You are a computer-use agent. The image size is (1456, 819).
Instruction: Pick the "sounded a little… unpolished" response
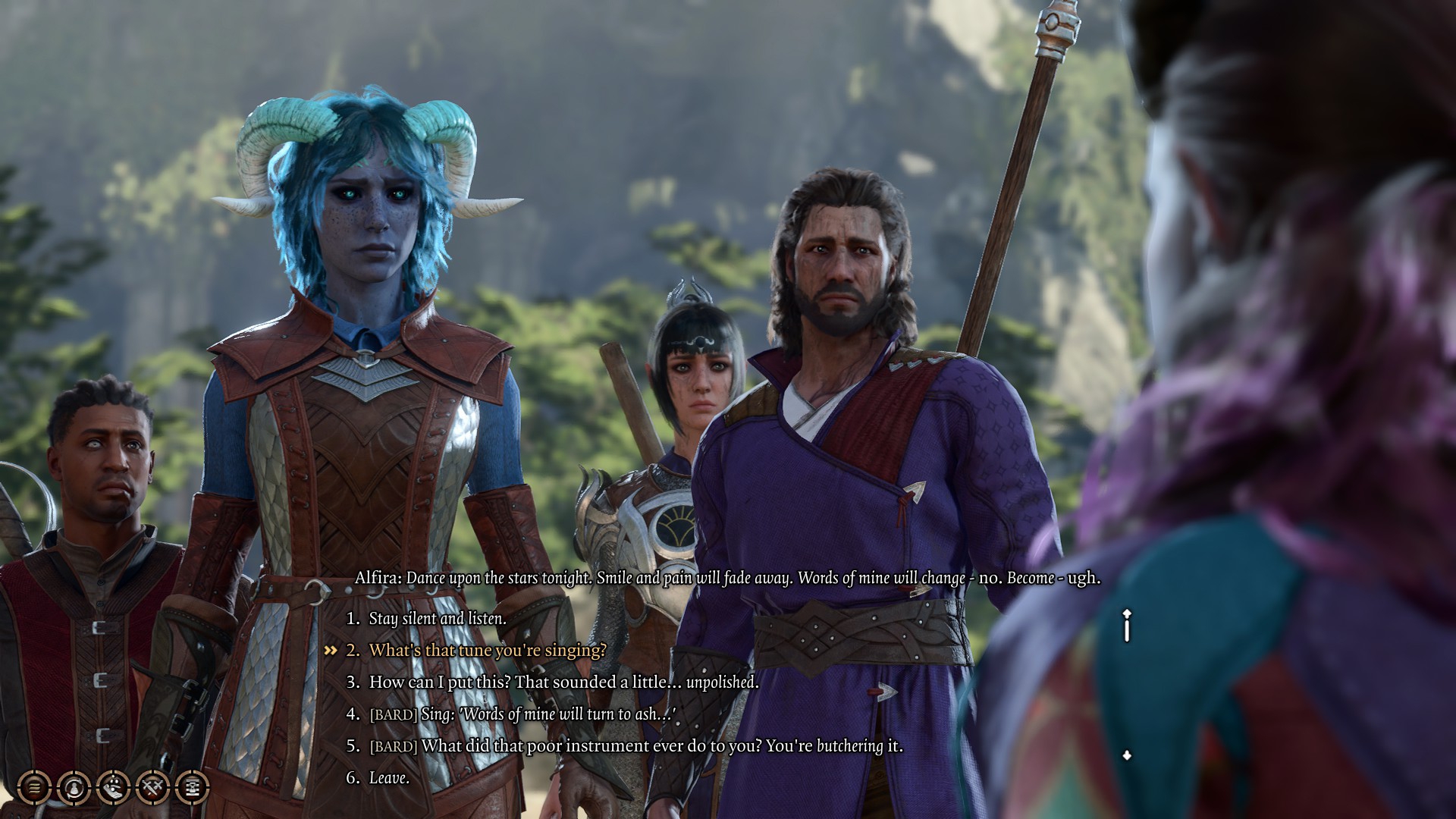click(x=563, y=682)
